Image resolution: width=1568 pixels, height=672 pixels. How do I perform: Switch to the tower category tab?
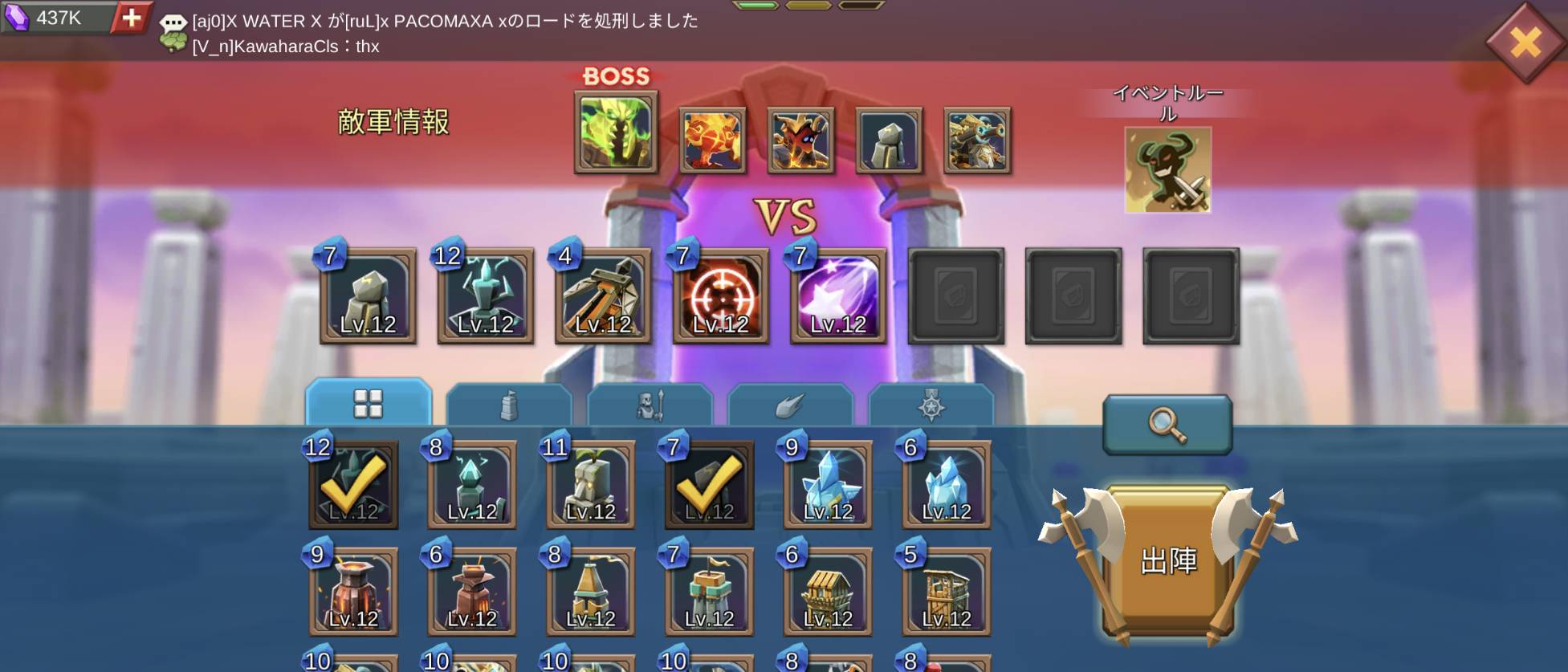point(508,405)
